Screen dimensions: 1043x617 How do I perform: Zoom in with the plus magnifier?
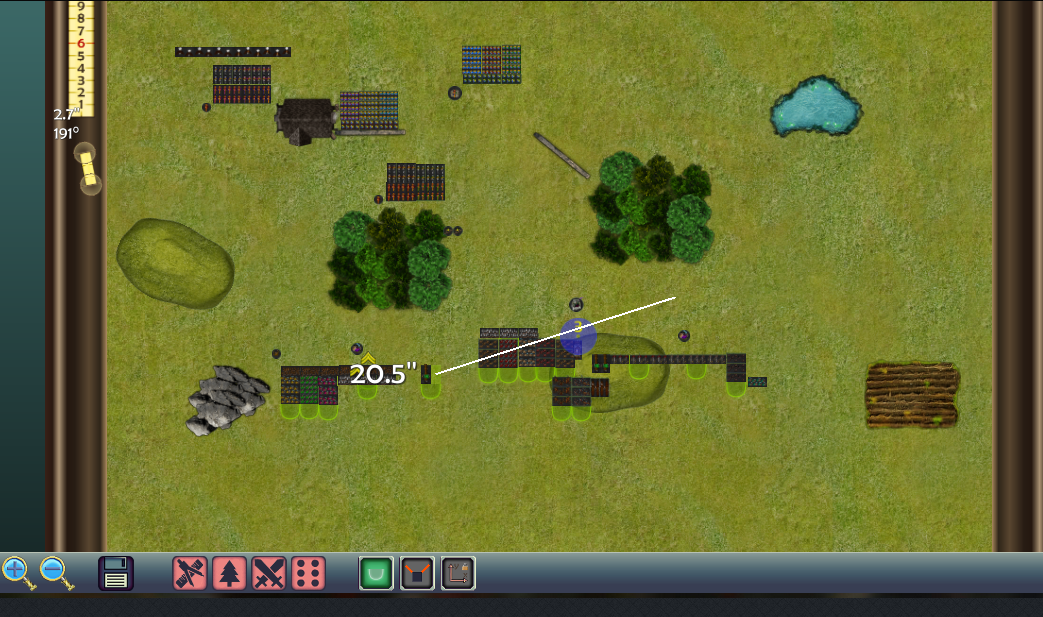[16, 571]
